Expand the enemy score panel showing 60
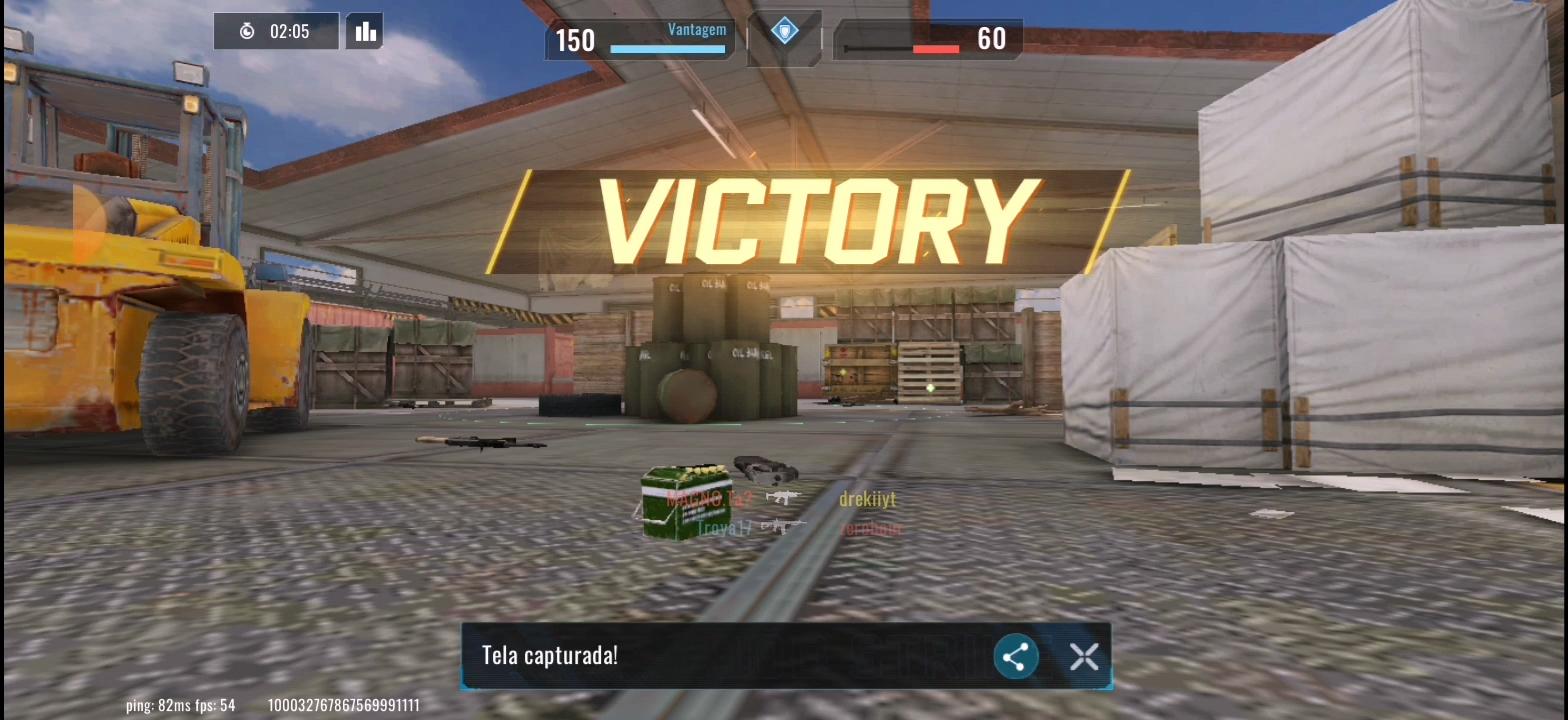 pos(928,38)
